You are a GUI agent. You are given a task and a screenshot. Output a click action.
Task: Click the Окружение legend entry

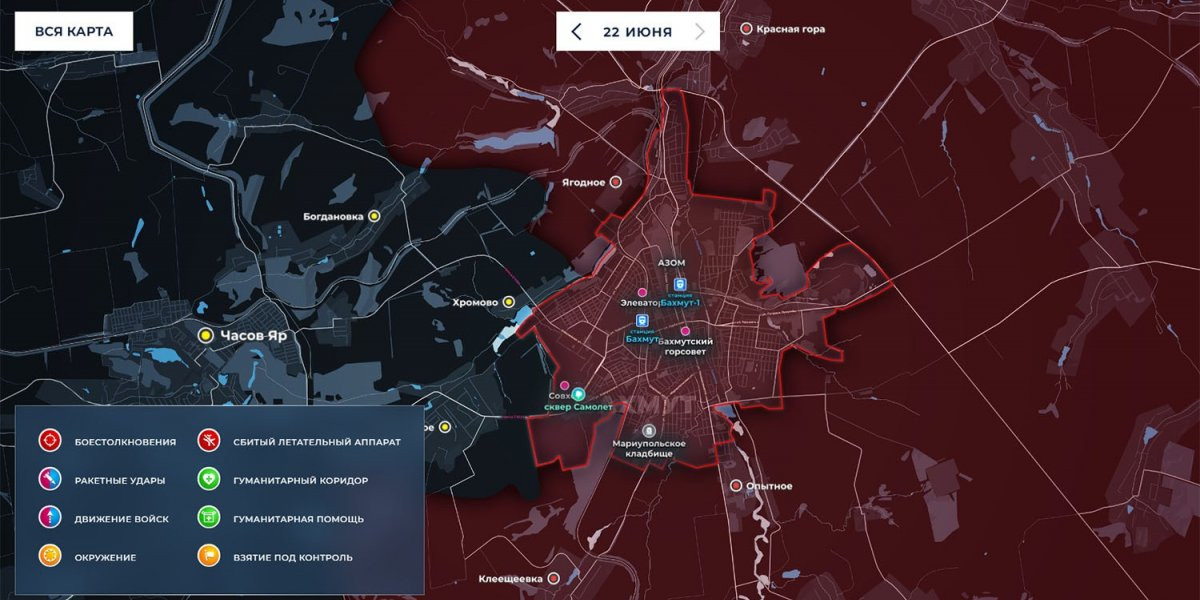tap(50, 556)
